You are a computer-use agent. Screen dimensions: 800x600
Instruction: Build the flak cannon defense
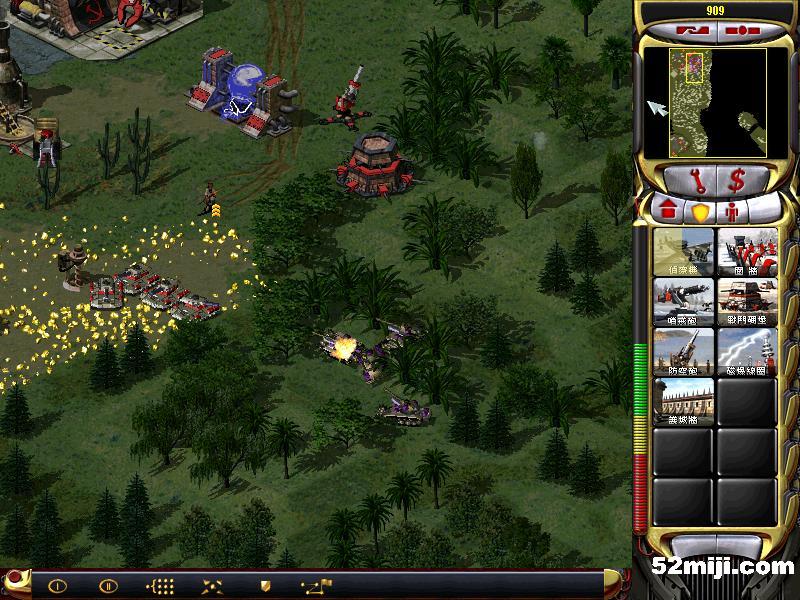(x=683, y=350)
